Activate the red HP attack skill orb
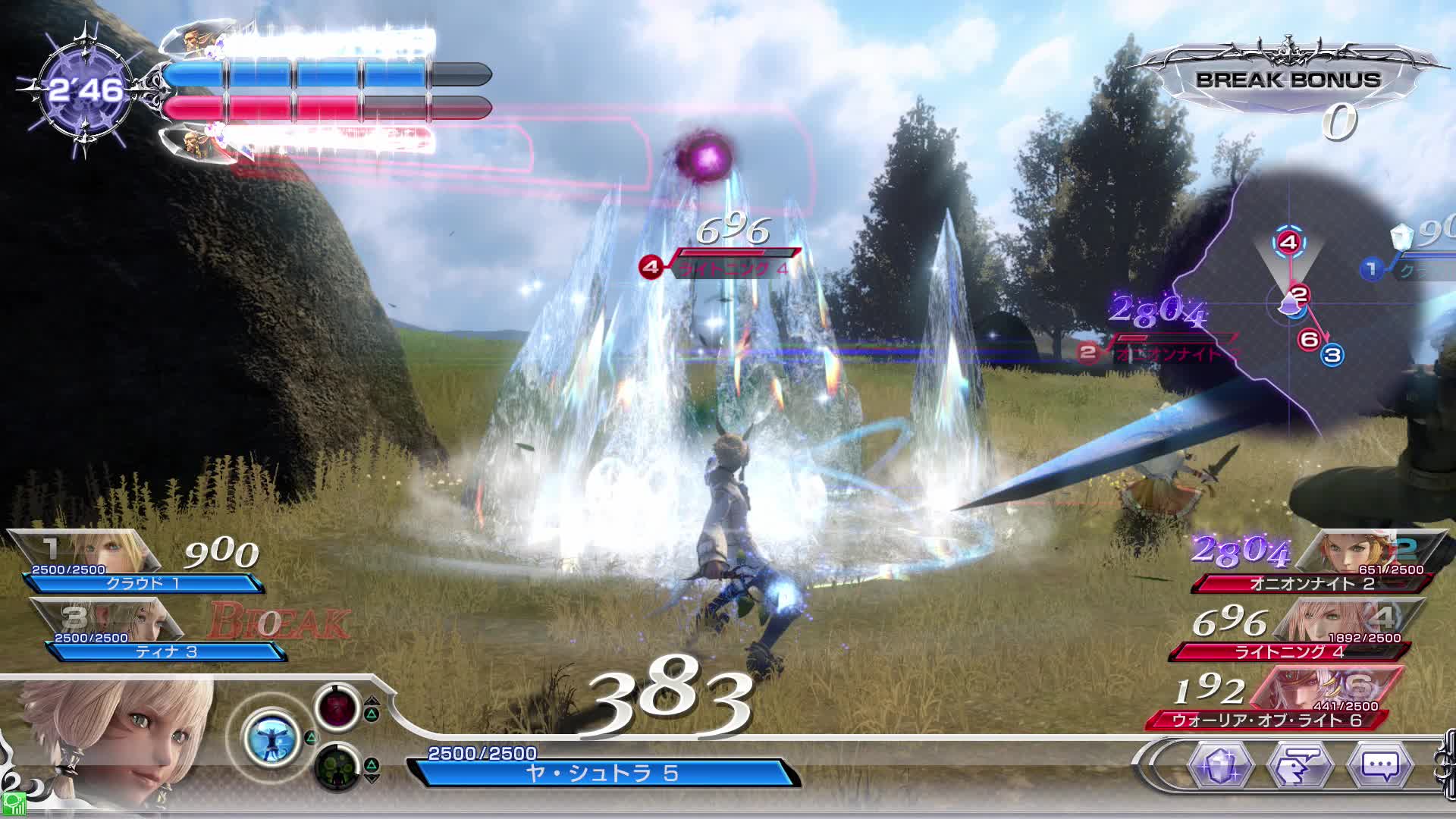Image resolution: width=1456 pixels, height=819 pixels. tap(337, 711)
